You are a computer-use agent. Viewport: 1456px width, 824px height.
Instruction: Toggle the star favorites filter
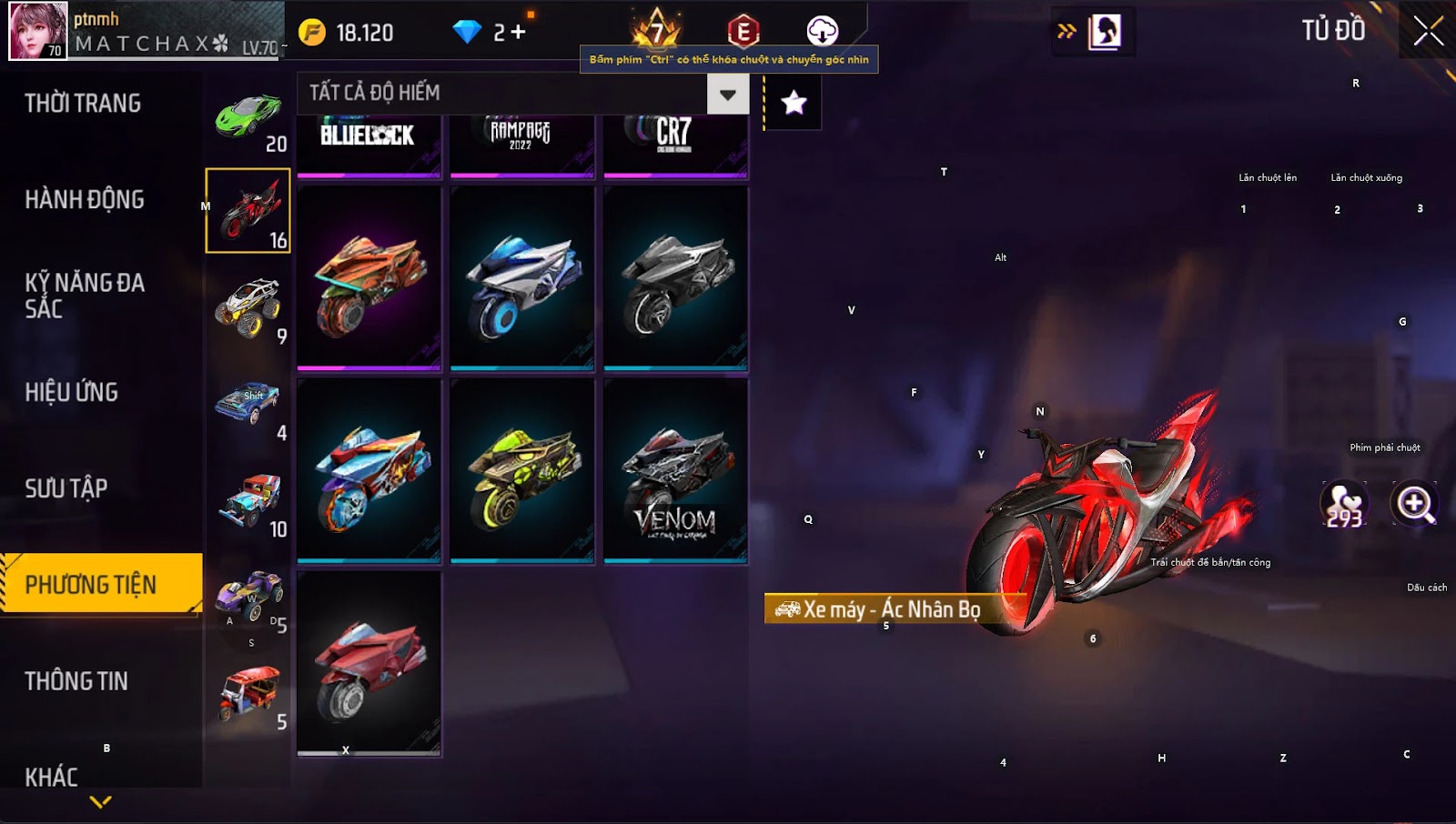tap(794, 103)
